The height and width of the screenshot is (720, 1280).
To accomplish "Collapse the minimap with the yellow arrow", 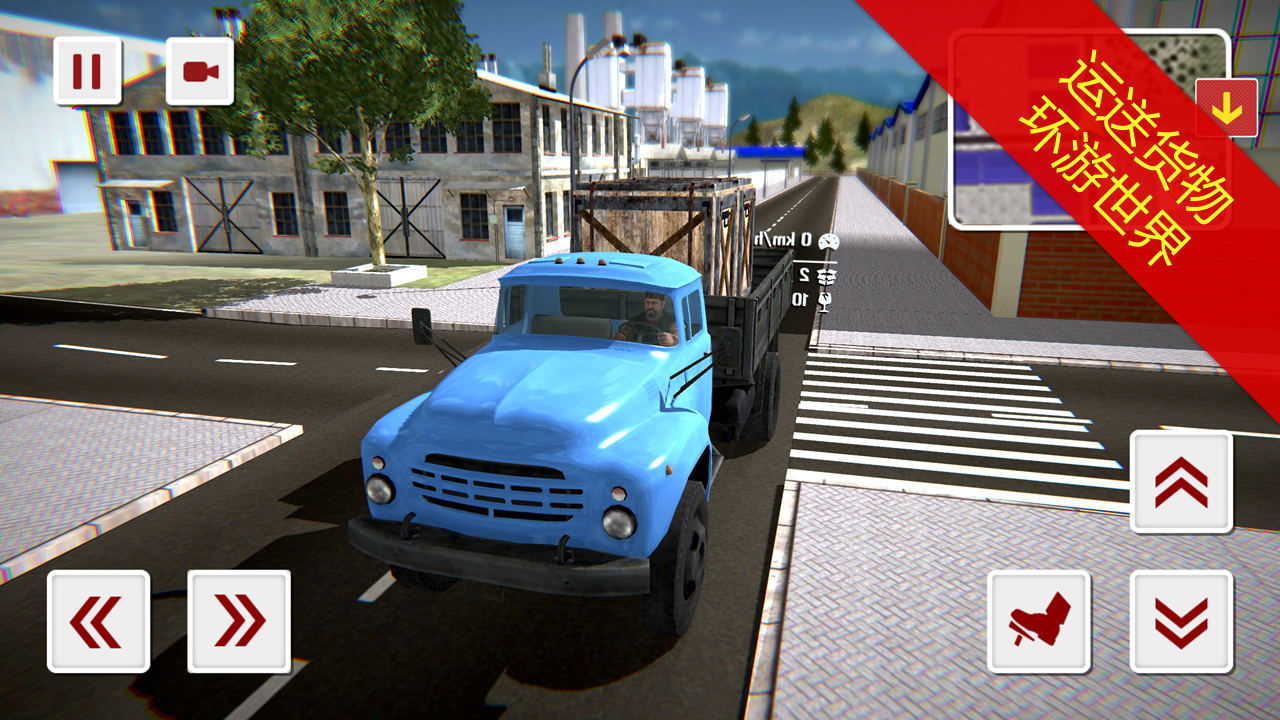I will pyautogui.click(x=1227, y=107).
